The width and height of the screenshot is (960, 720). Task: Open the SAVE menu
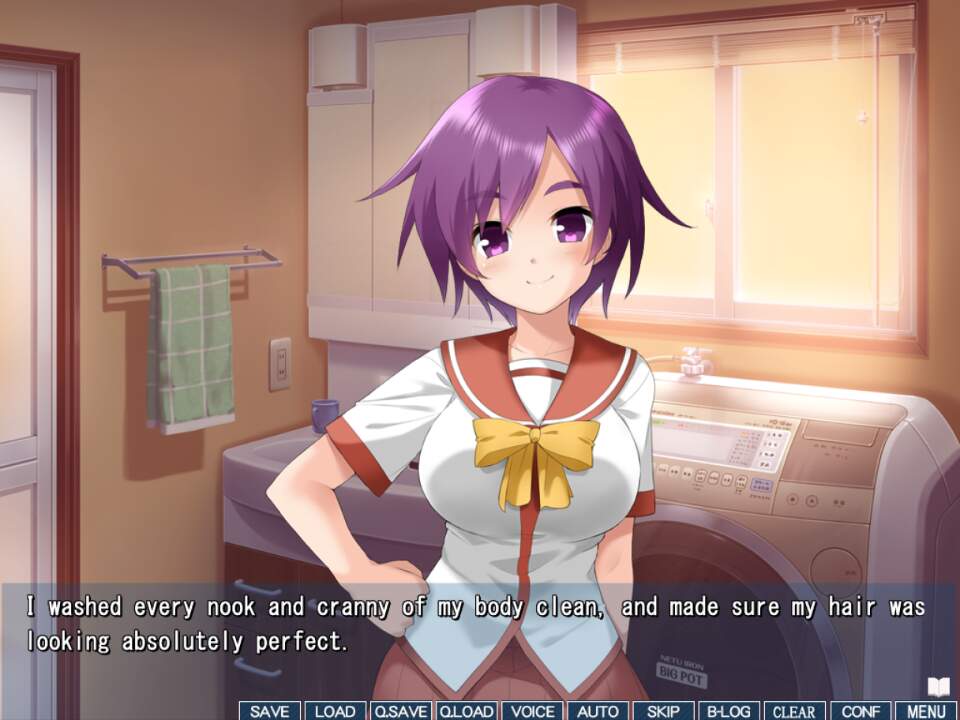pos(270,711)
